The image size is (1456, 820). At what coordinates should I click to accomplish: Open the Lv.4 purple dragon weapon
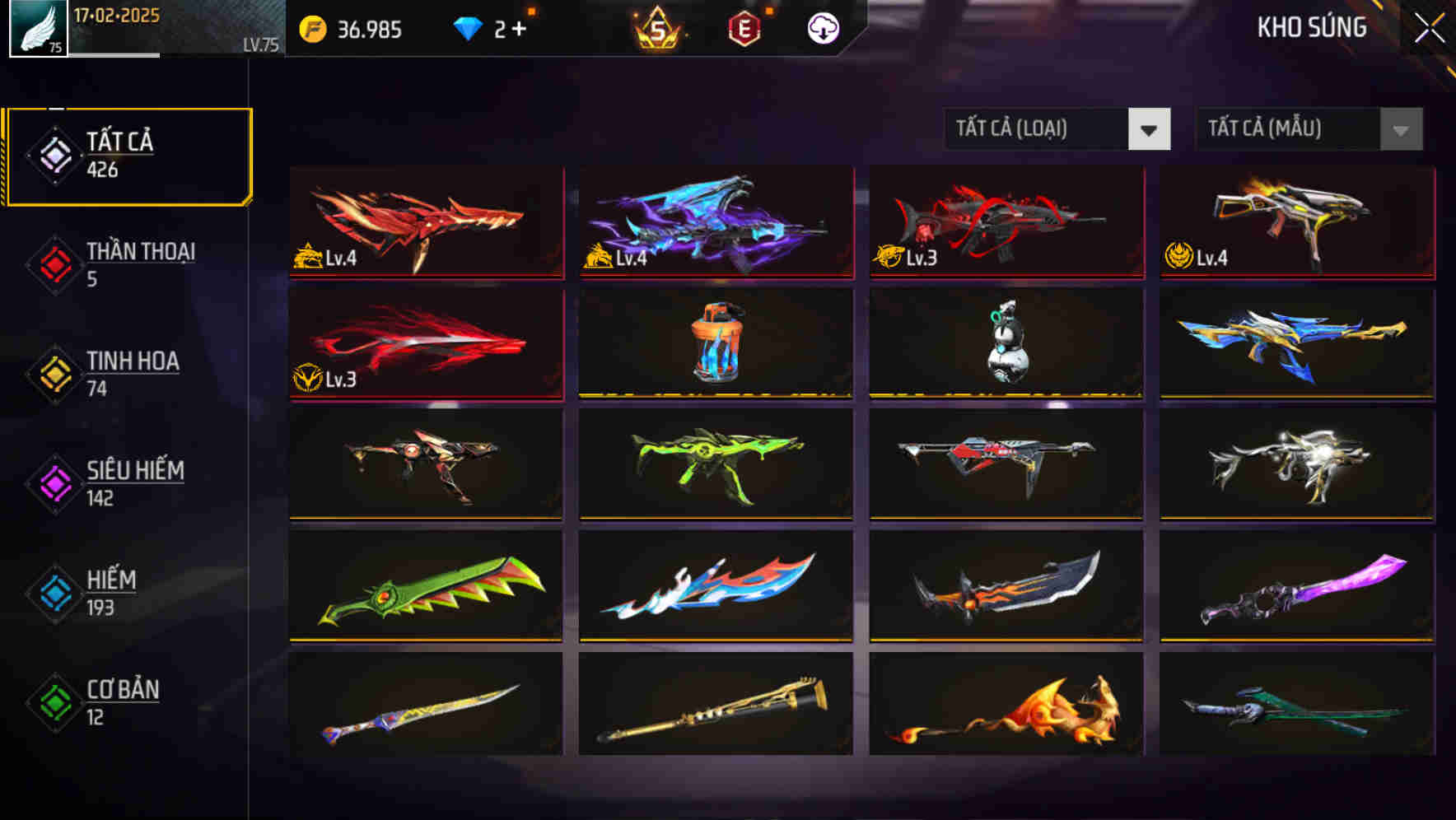[716, 222]
